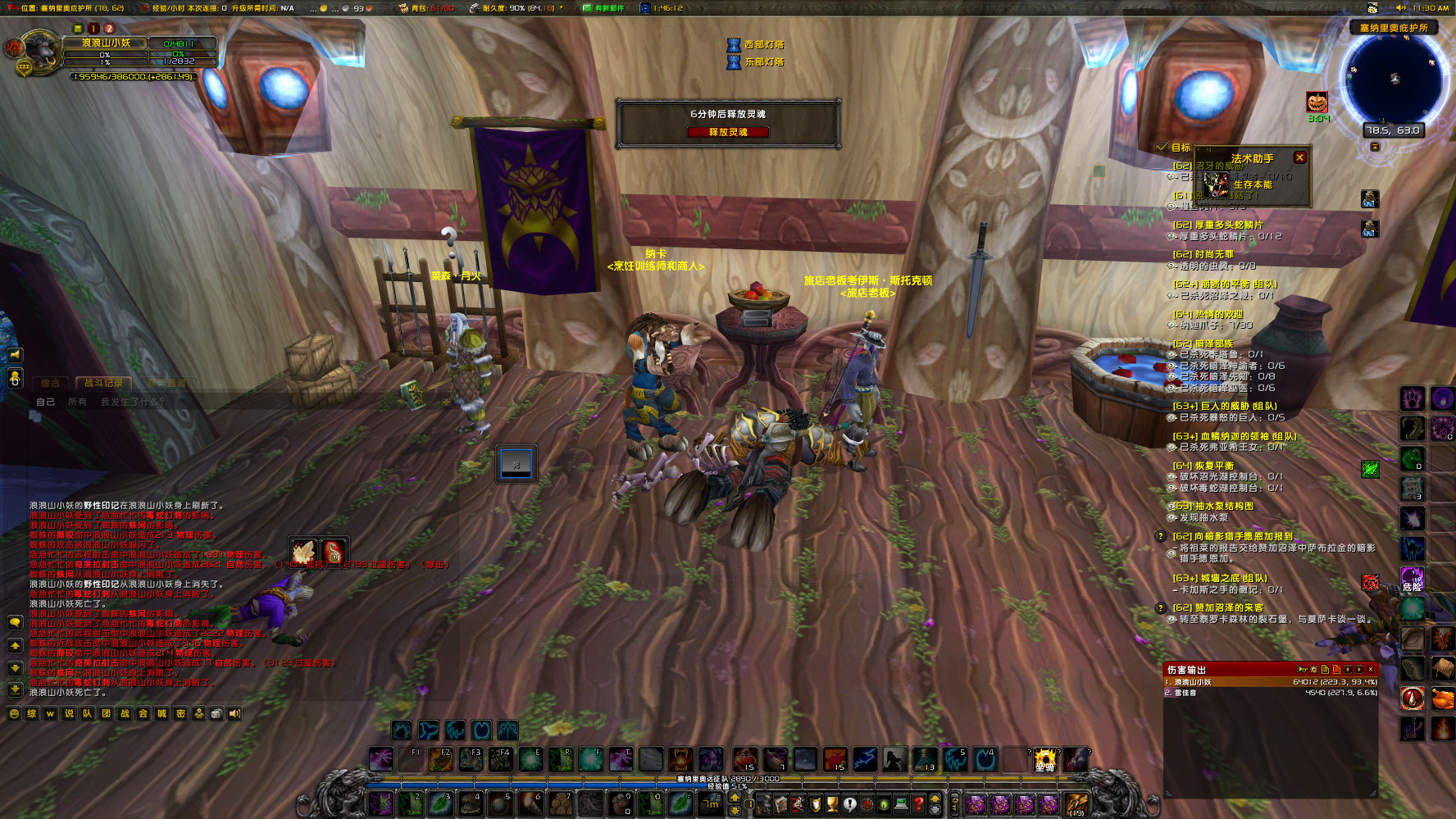Switch damage meter segment with right arrow
Viewport: 1456px width, 819px height.
point(1360,669)
